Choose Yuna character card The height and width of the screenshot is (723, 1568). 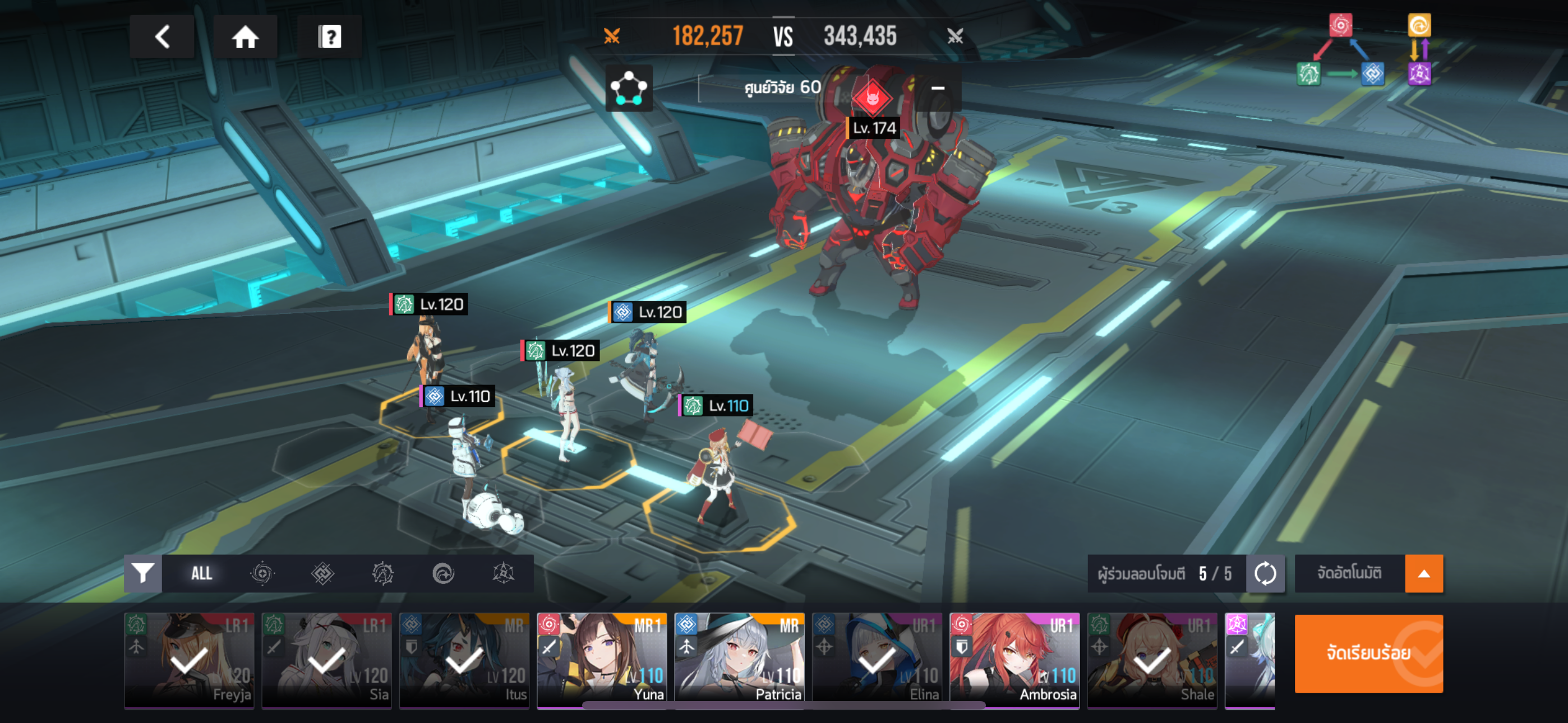(601, 660)
